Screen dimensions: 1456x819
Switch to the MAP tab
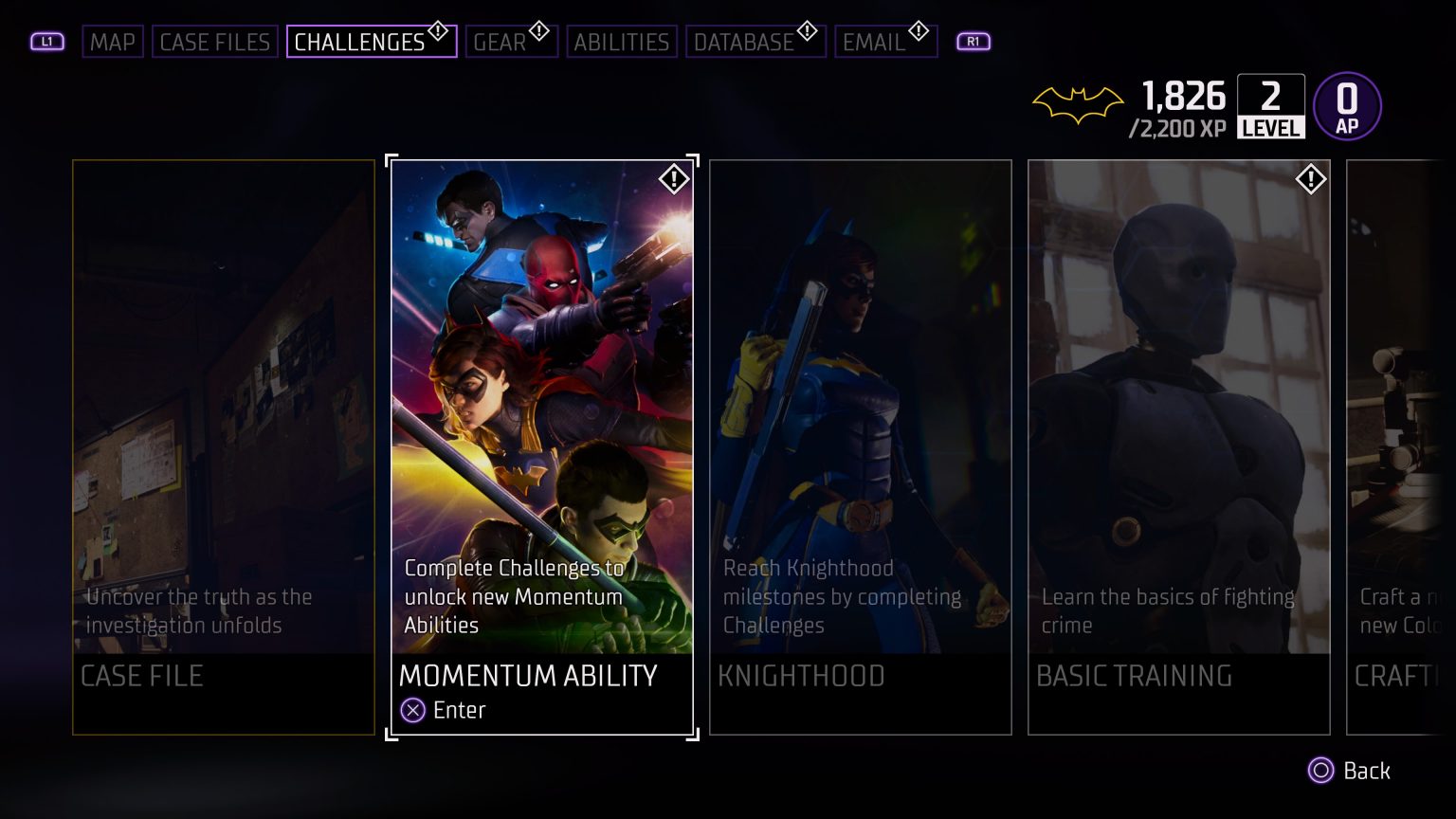point(113,42)
